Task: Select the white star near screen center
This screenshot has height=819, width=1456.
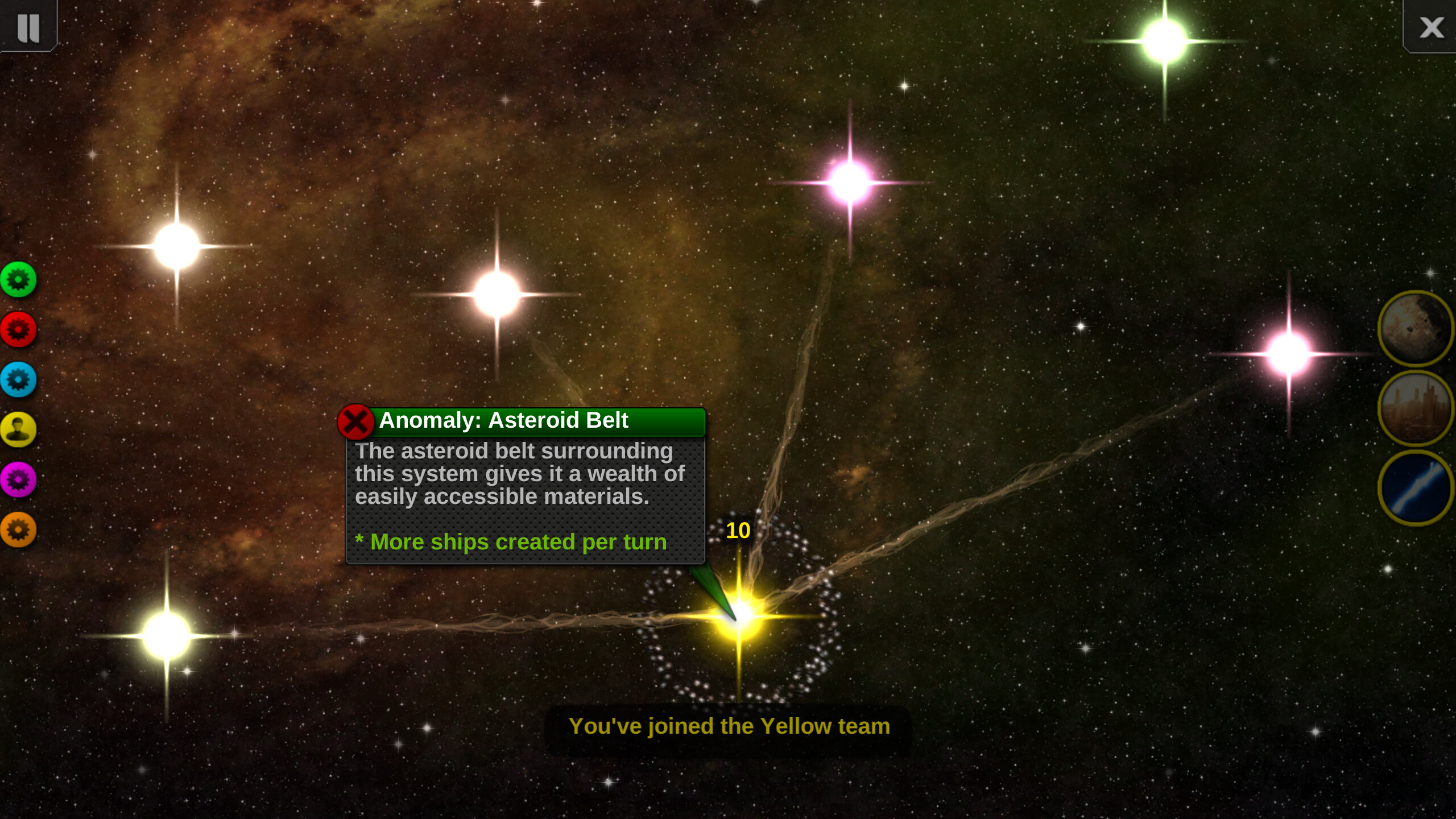Action: 496,296
